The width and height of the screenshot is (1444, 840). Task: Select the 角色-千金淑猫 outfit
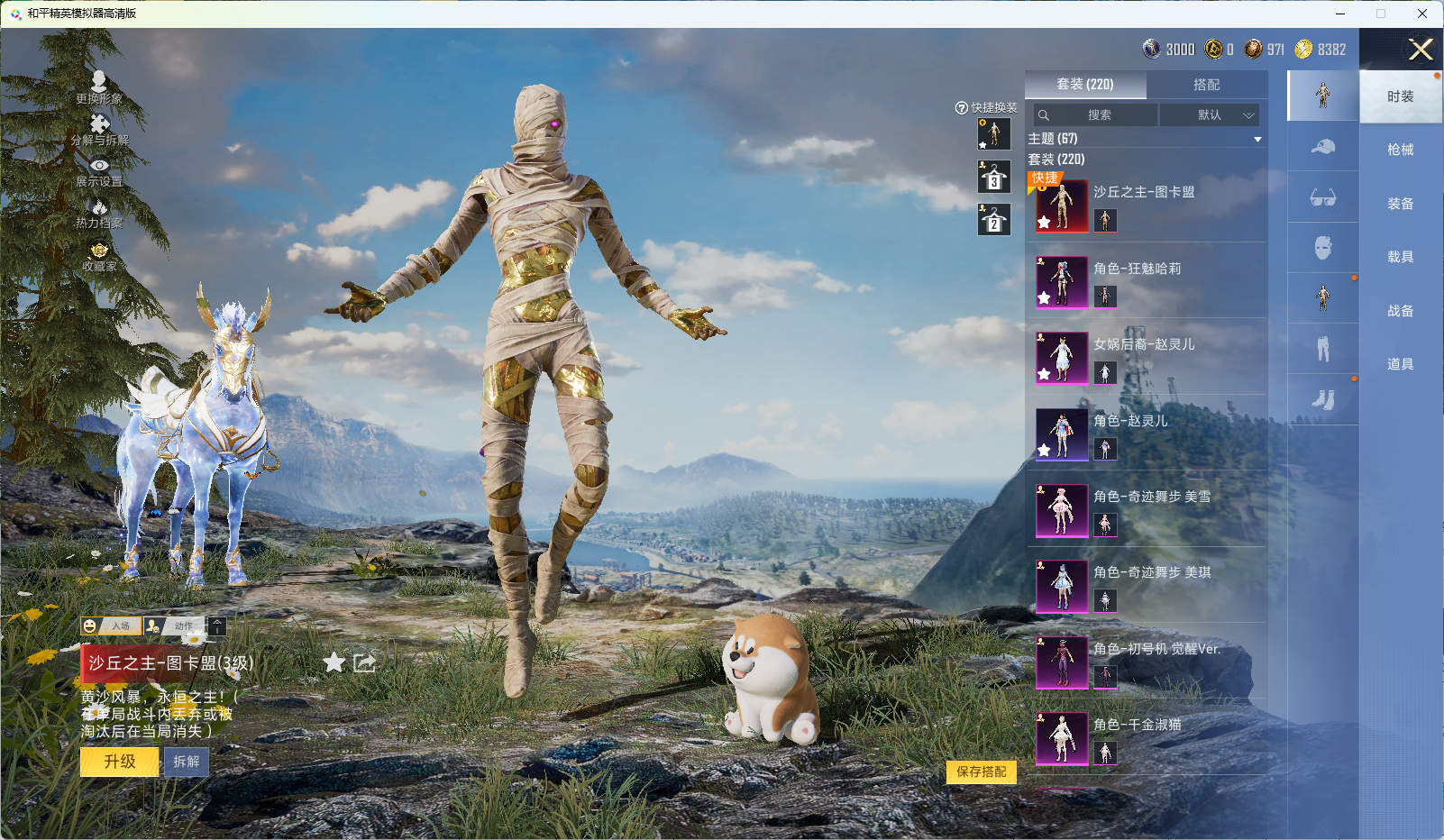pyautogui.click(x=1137, y=725)
